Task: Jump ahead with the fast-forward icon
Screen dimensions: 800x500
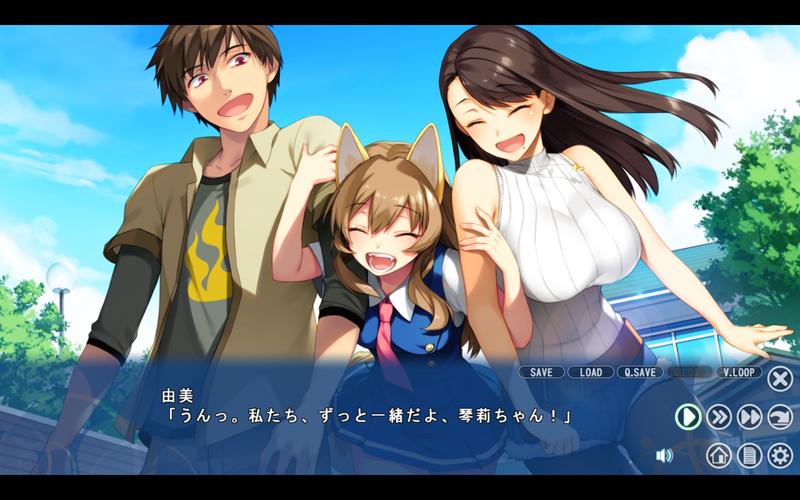Action: click(x=750, y=417)
